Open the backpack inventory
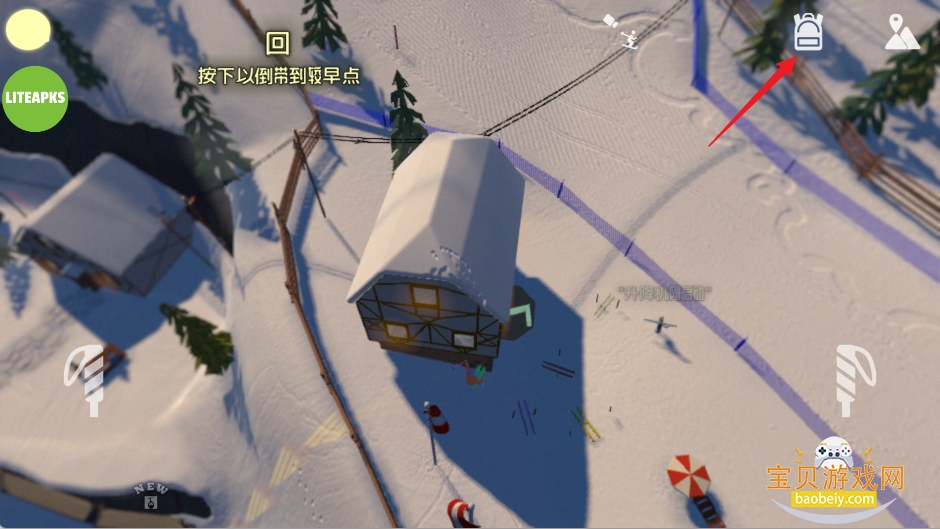 pyautogui.click(x=807, y=33)
